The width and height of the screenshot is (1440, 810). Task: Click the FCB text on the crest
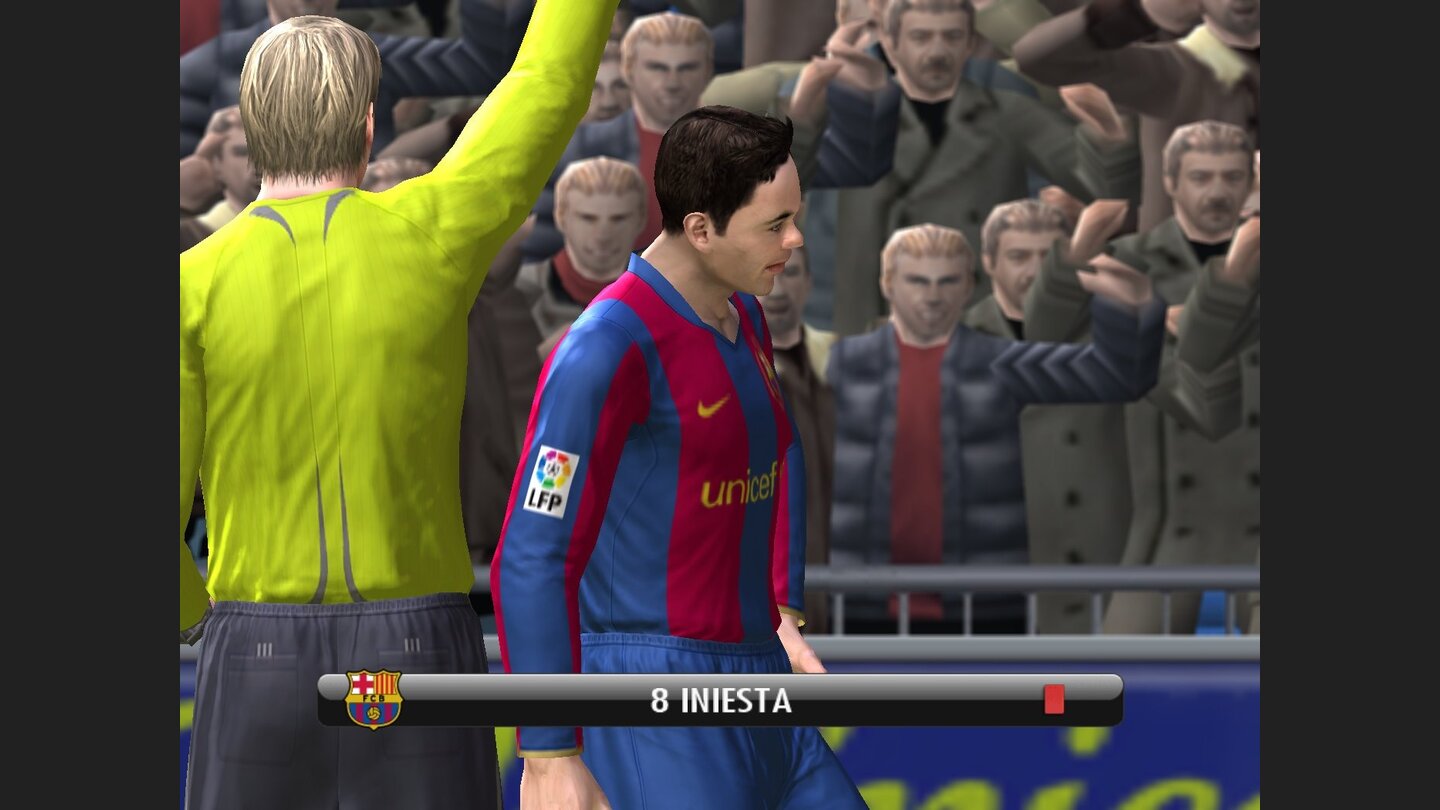point(374,697)
